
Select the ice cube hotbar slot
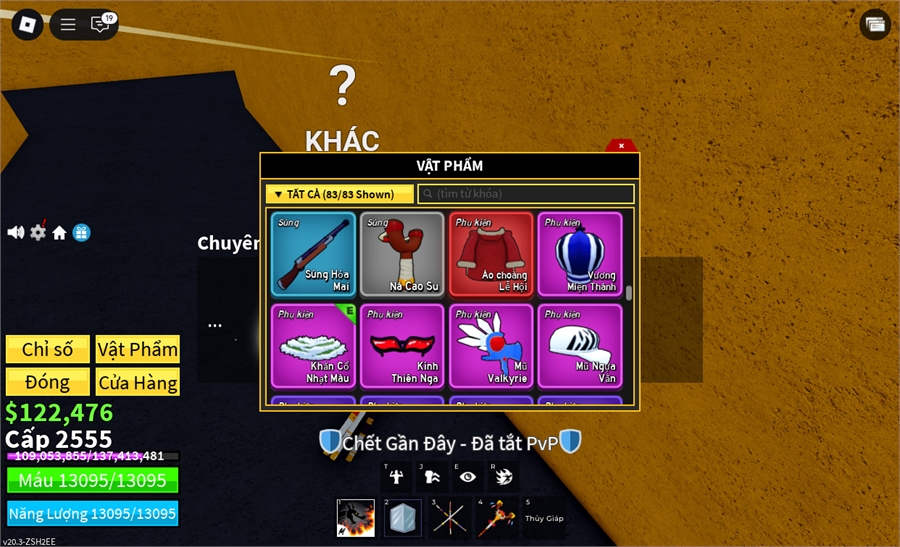coord(402,518)
